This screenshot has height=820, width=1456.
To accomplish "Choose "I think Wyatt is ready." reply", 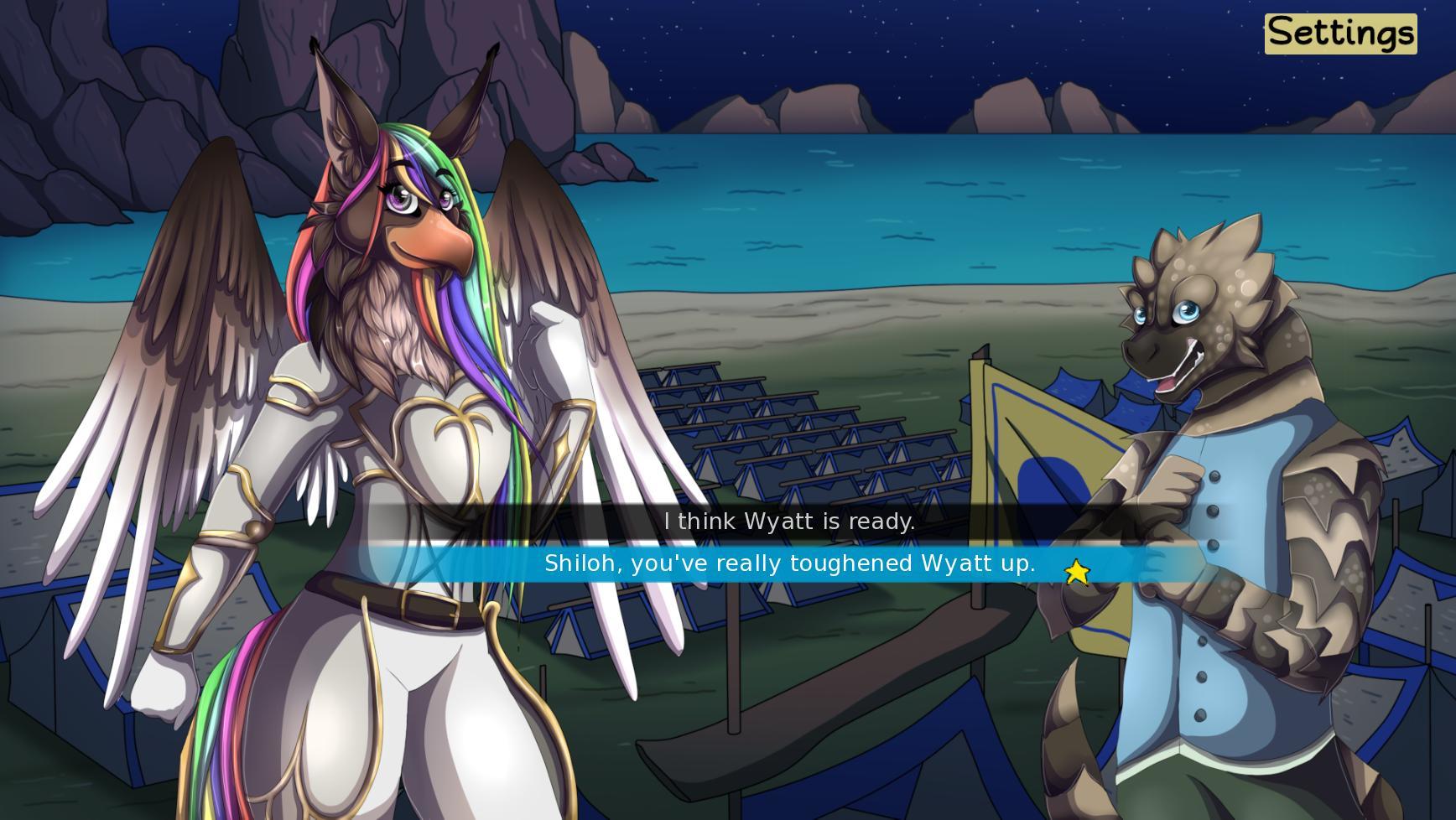I will click(788, 522).
